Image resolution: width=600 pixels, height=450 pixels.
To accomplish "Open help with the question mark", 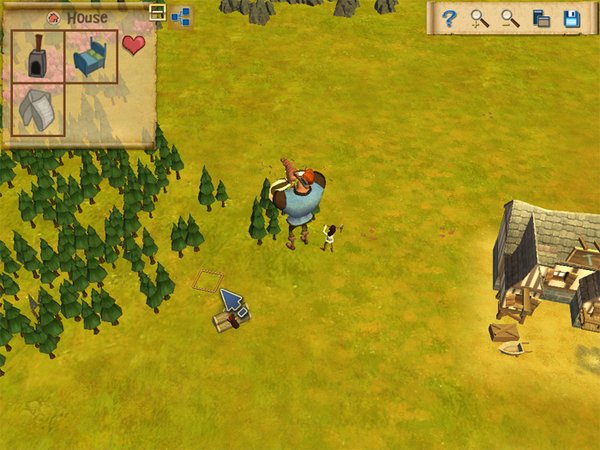I will [450, 18].
